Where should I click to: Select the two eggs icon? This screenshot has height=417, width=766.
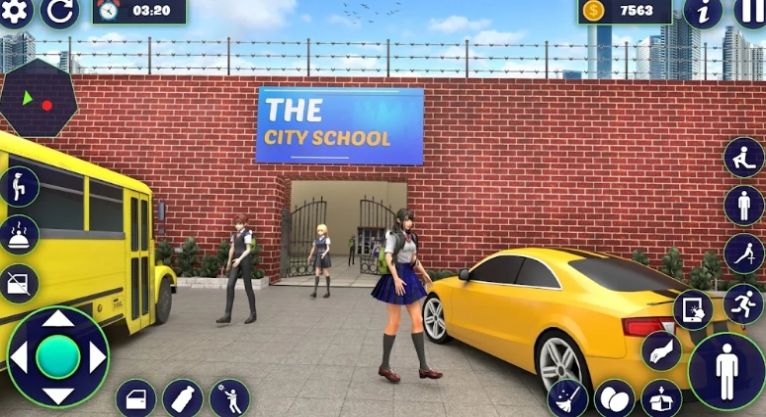coord(613,399)
